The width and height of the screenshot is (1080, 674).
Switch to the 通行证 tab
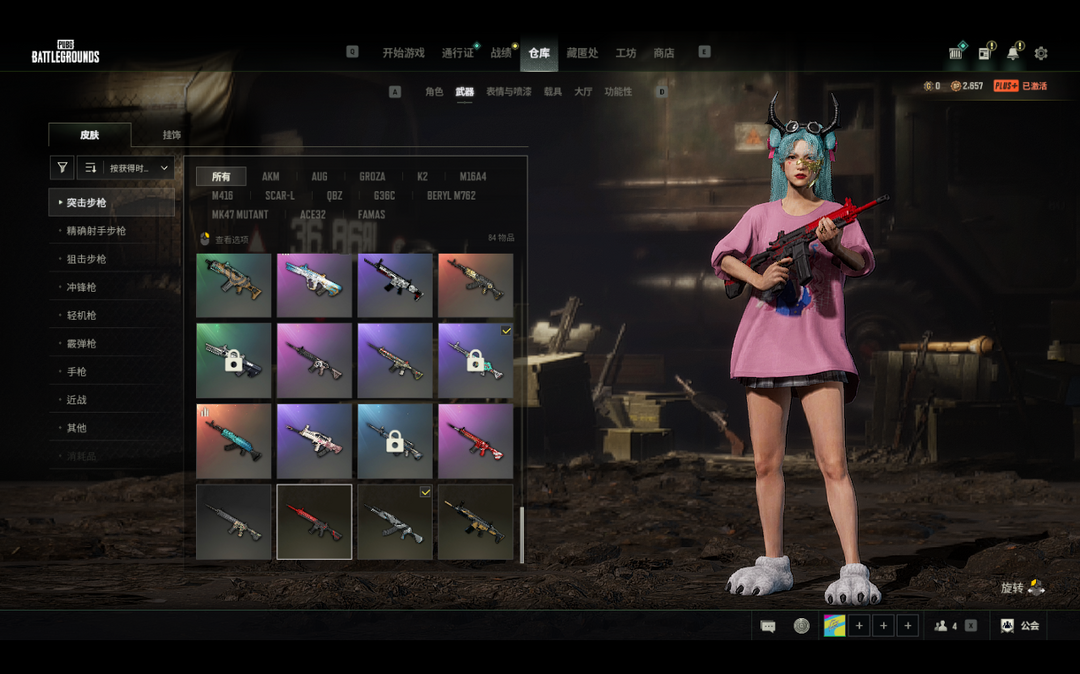point(457,53)
